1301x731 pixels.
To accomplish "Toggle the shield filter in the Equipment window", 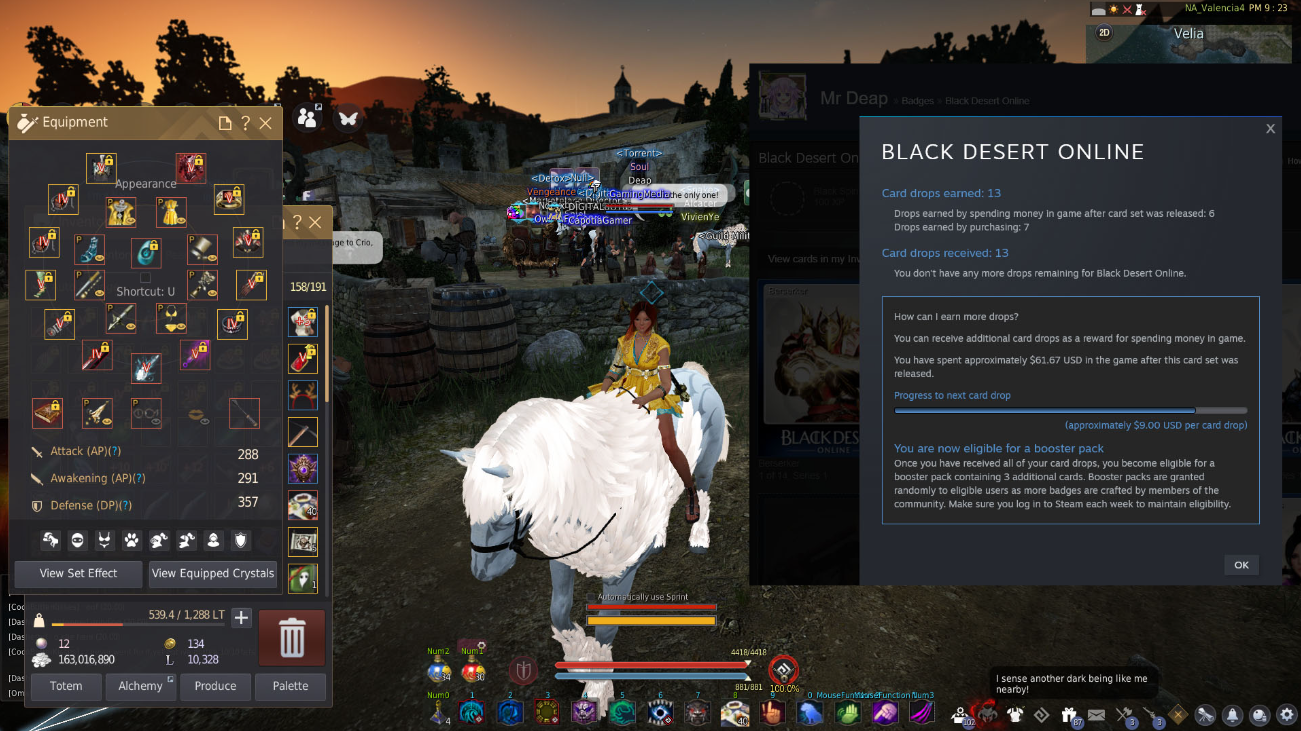I will 239,541.
